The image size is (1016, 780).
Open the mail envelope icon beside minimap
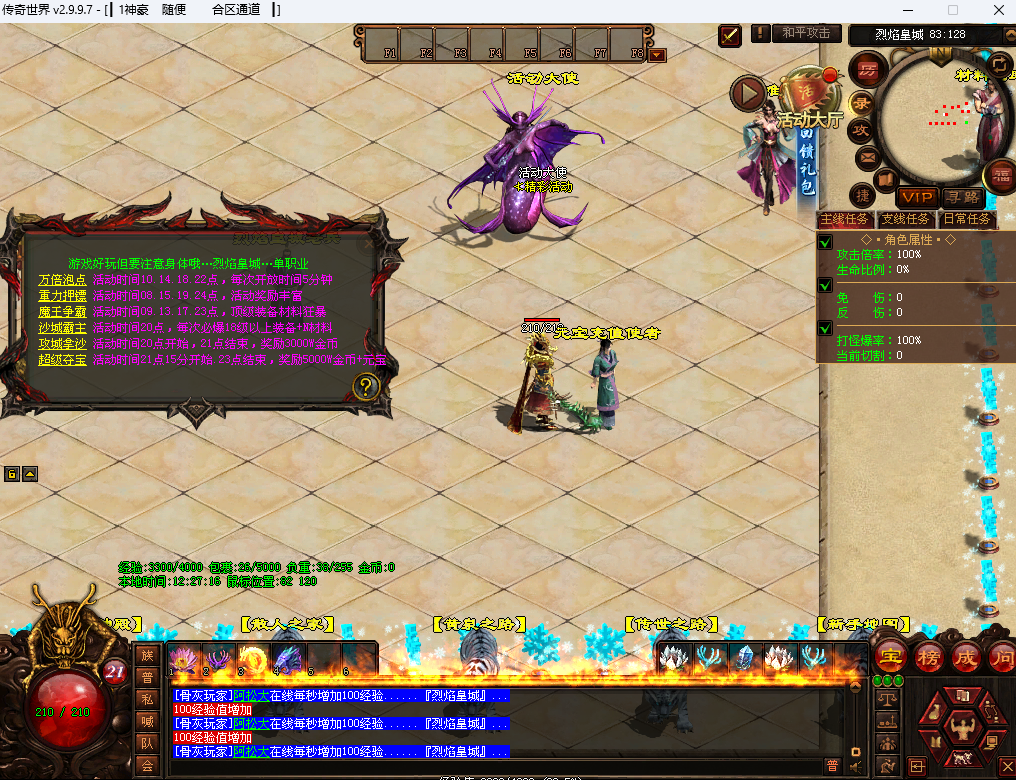coord(866,156)
